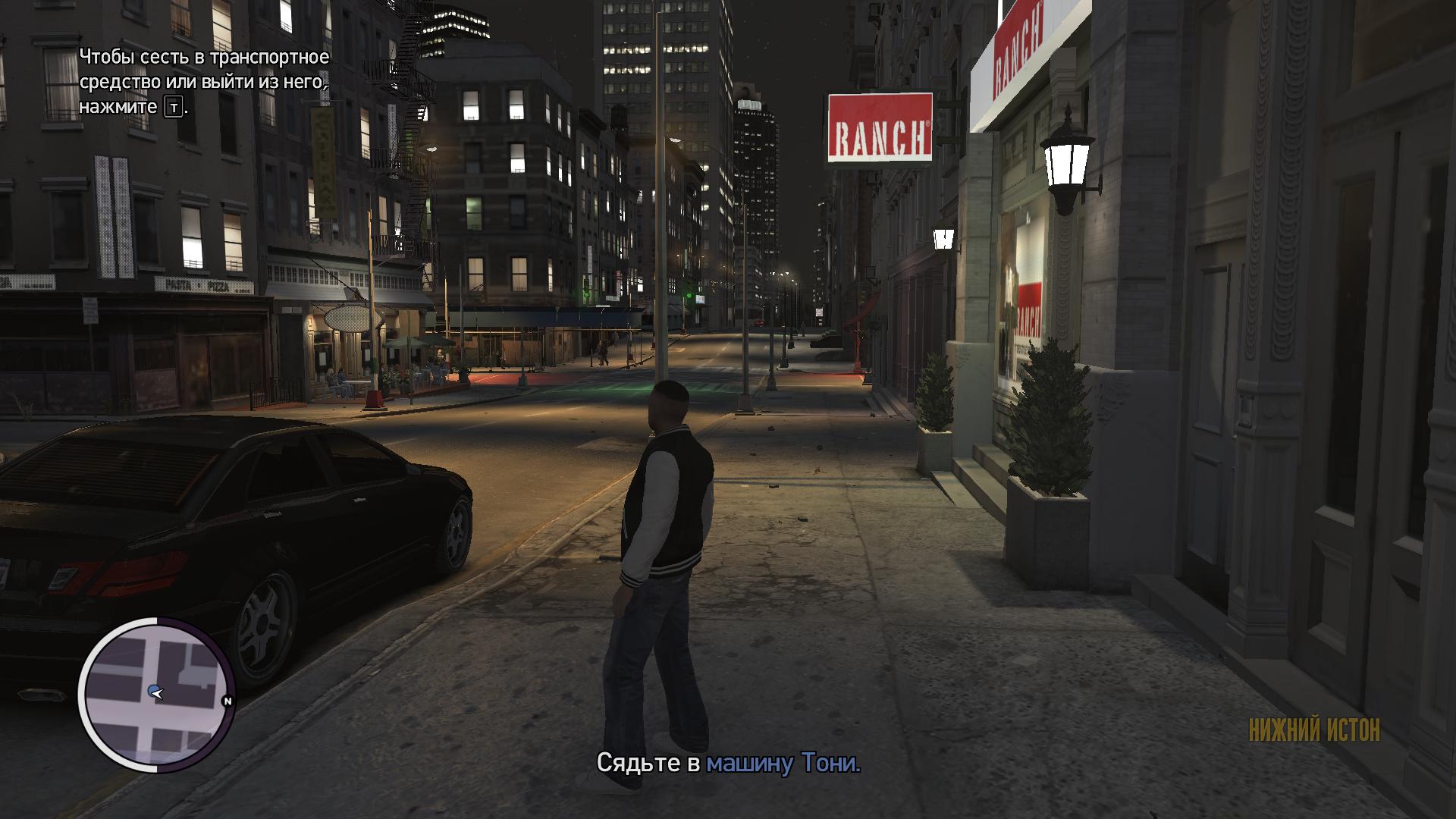Click the north N indicator on the radar

pos(227,701)
